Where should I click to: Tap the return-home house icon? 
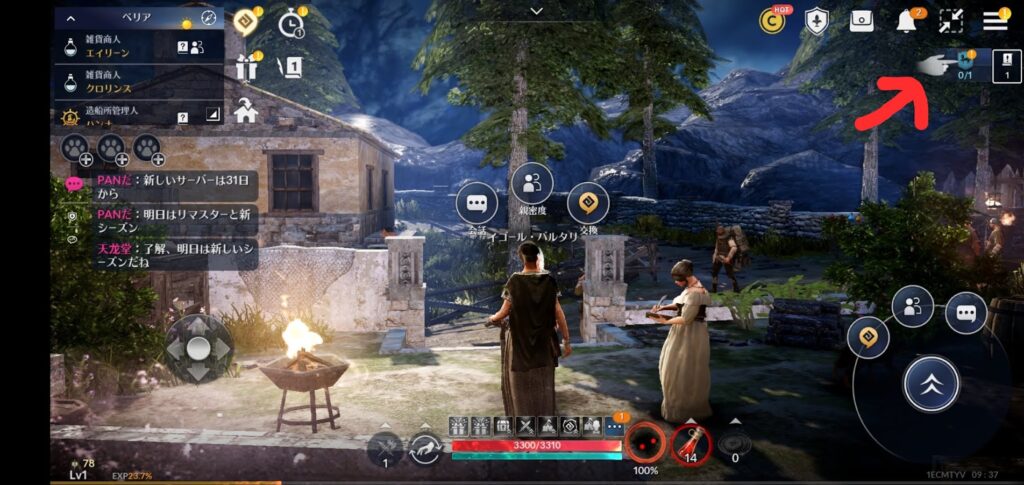246,111
